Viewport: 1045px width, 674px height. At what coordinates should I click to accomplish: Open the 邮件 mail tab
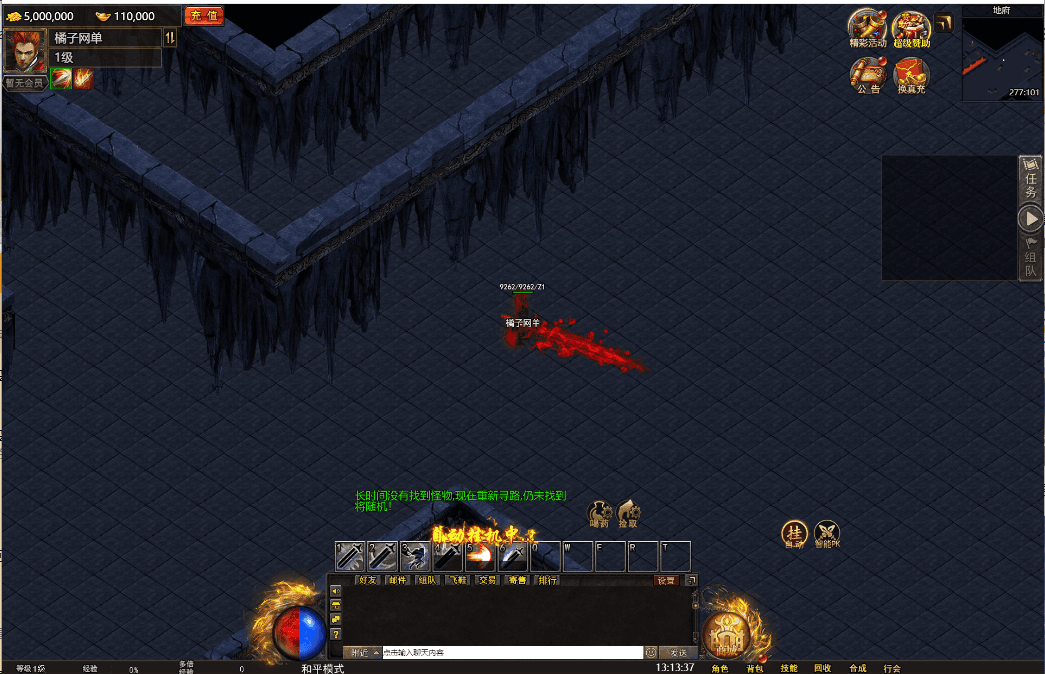[398, 580]
